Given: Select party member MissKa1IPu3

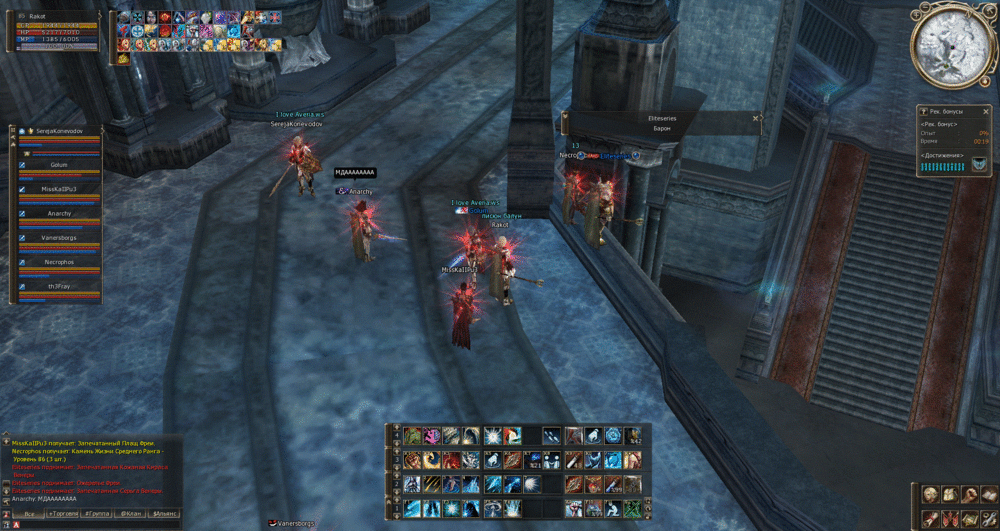Looking at the screenshot, I should (x=59, y=188).
